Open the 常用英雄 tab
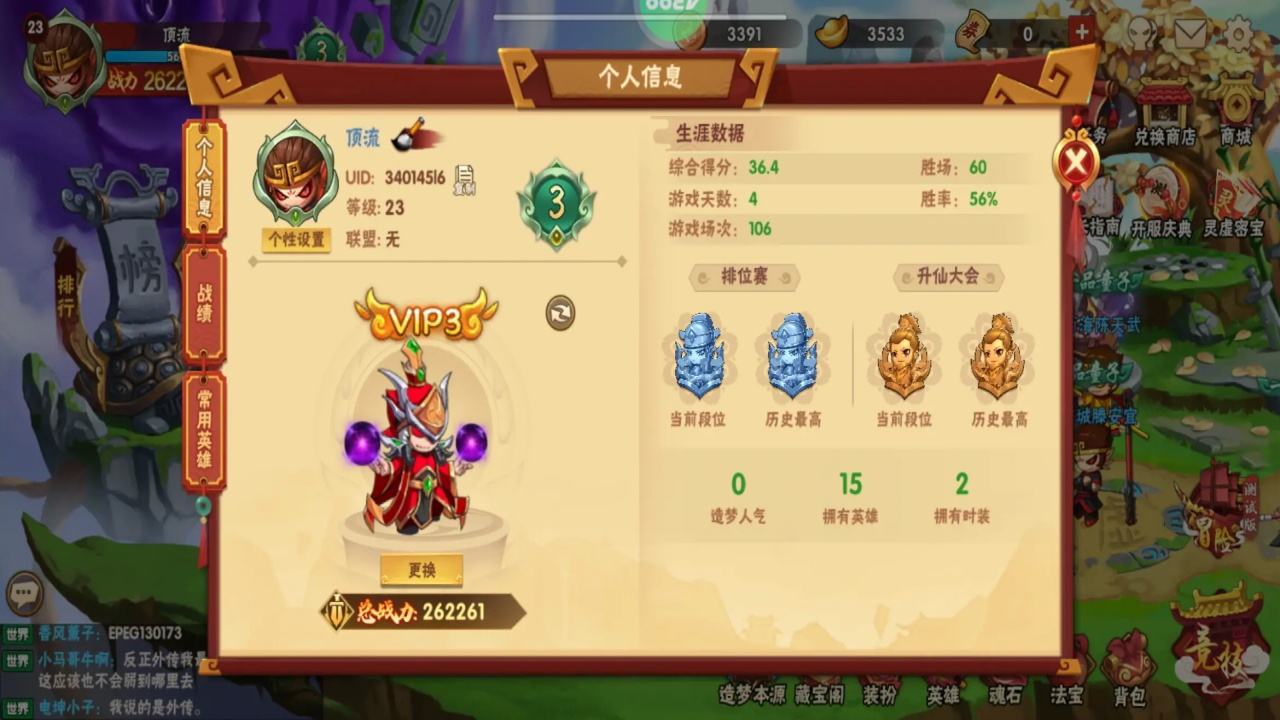 pos(204,432)
